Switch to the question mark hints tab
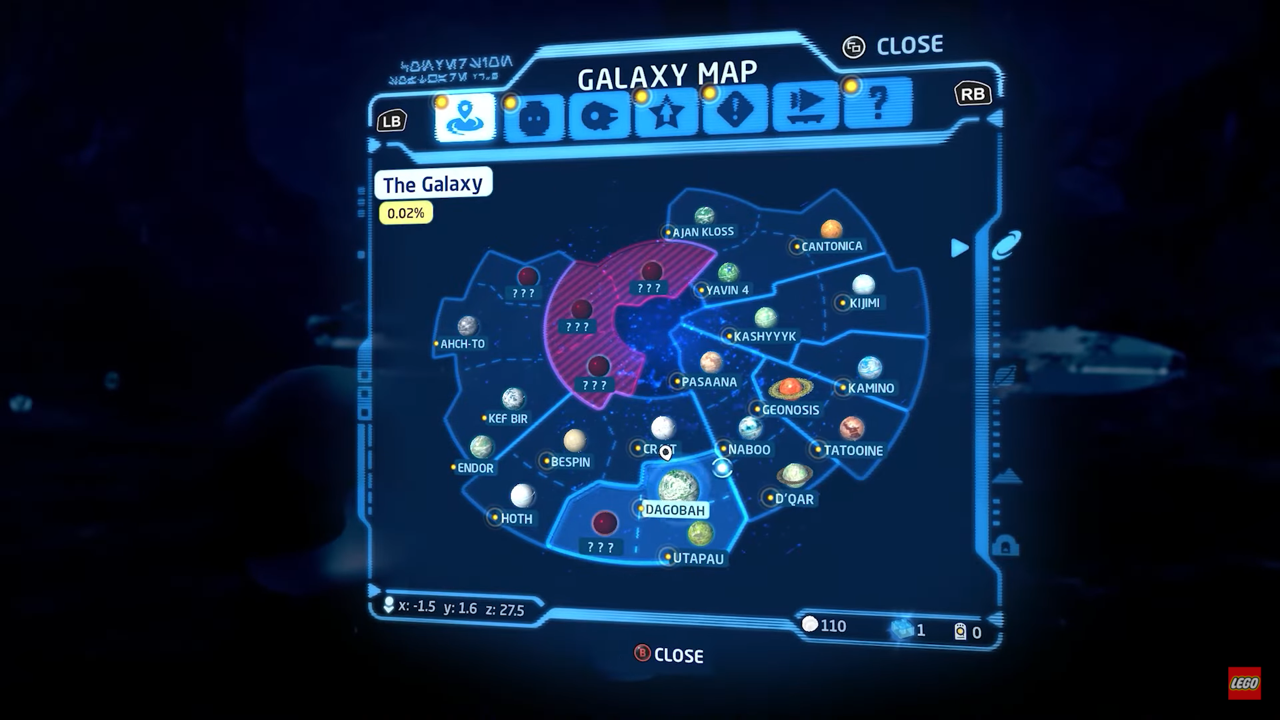1280x720 pixels. tap(878, 104)
